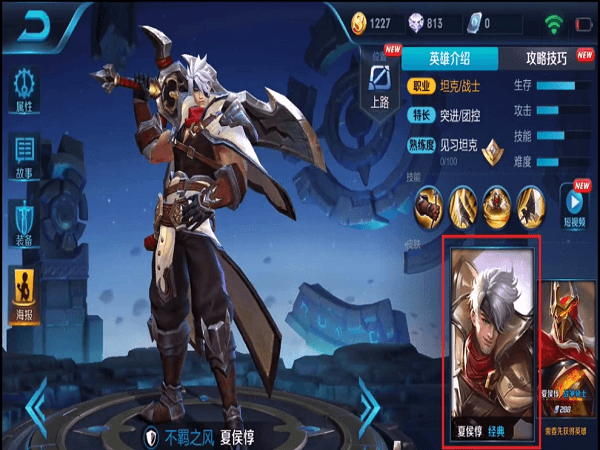Open the 故事 story section
This screenshot has width=600, height=450.
point(24,155)
